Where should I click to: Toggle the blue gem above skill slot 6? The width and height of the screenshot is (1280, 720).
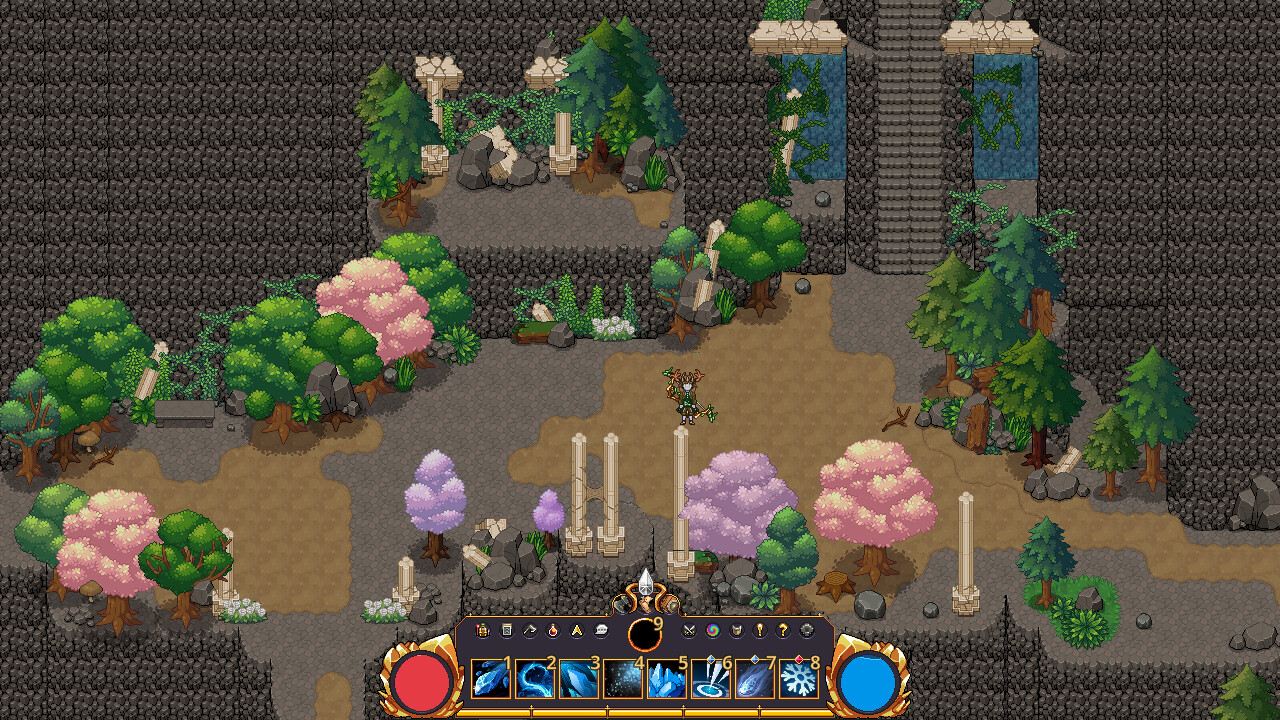[x=711, y=658]
